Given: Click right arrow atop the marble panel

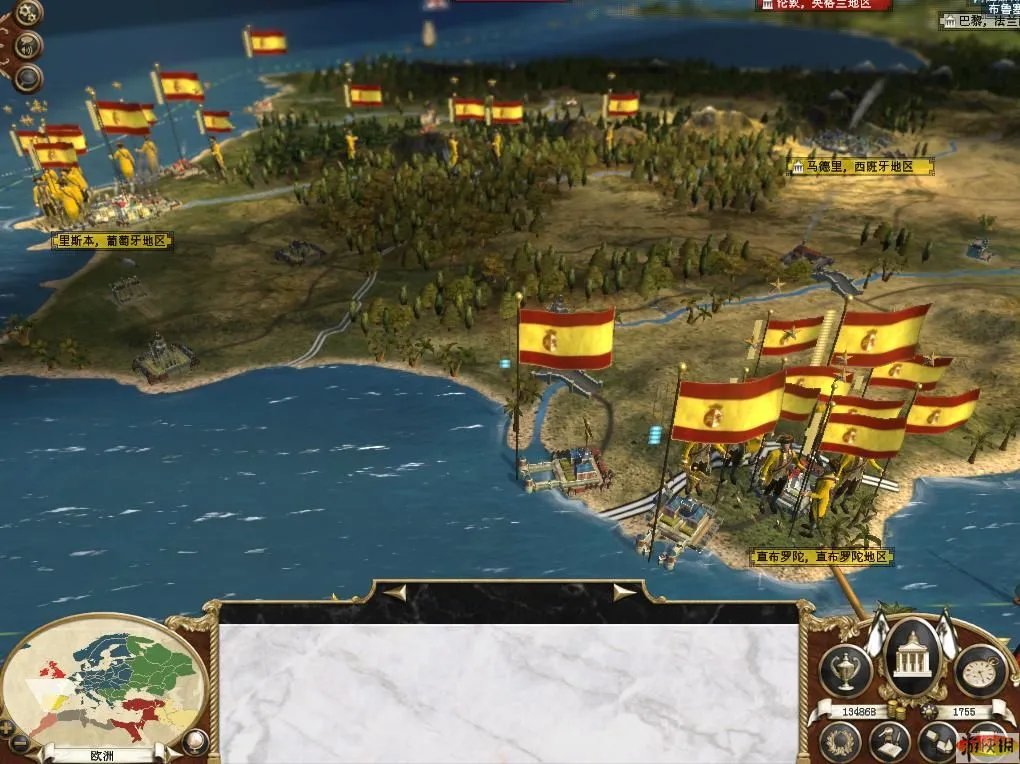Looking at the screenshot, I should click(x=625, y=593).
